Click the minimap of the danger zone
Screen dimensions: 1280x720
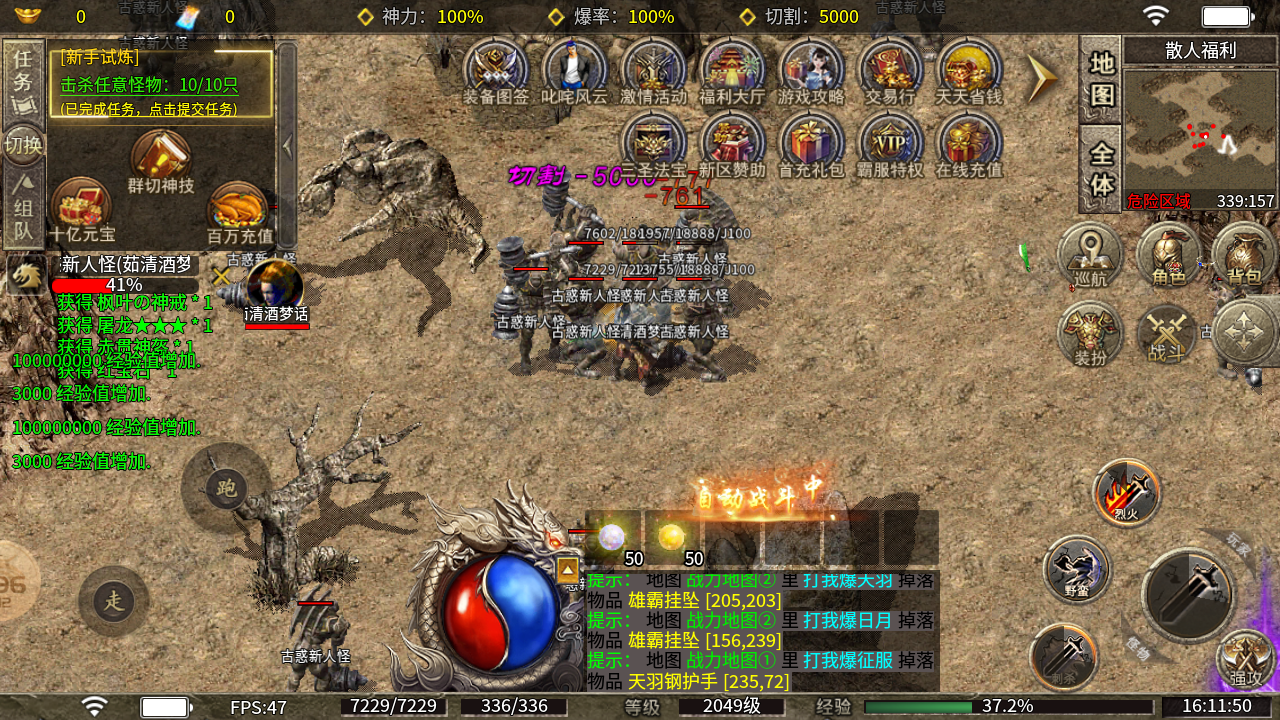click(x=1199, y=128)
